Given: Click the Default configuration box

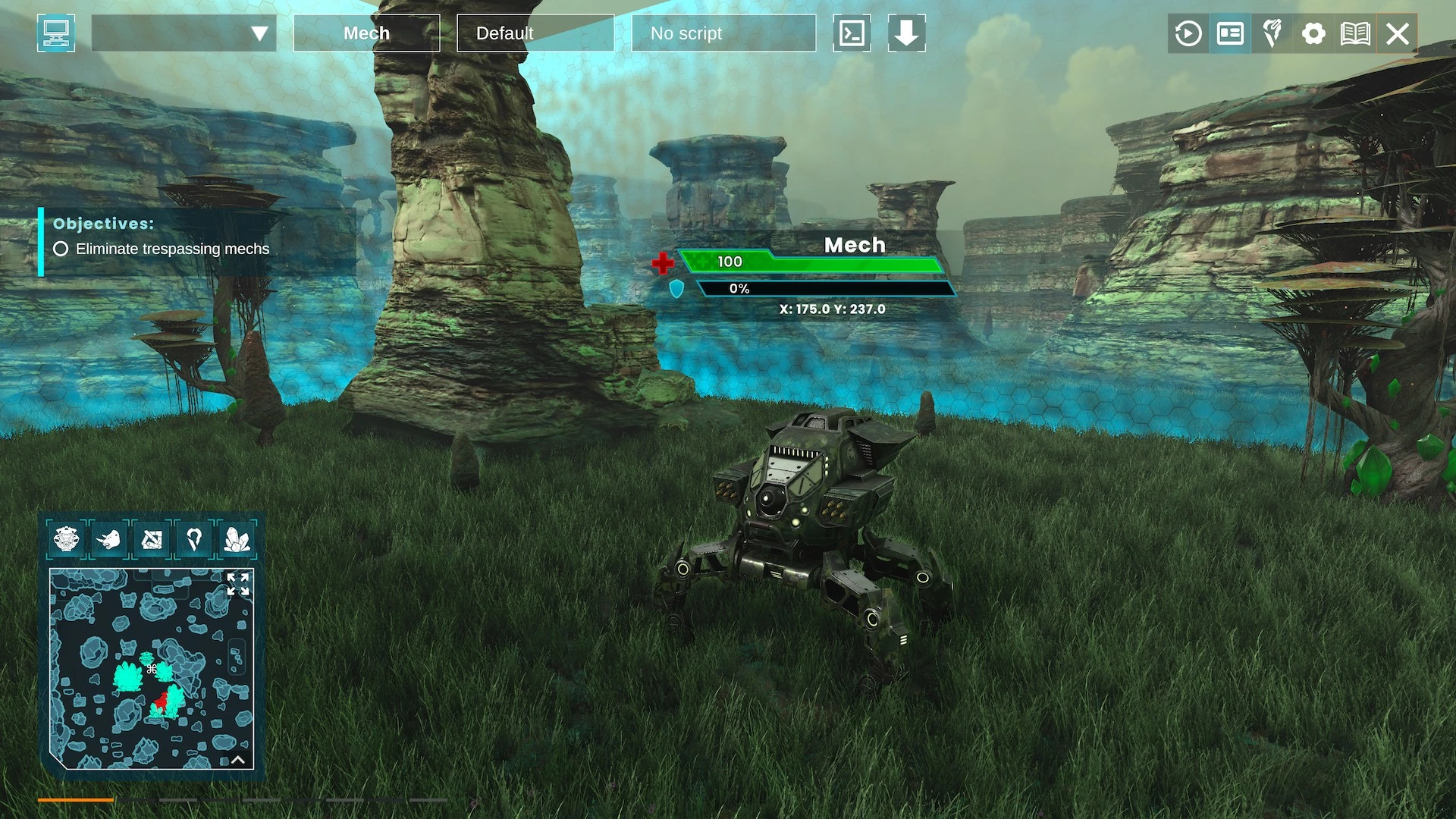Looking at the screenshot, I should point(535,33).
